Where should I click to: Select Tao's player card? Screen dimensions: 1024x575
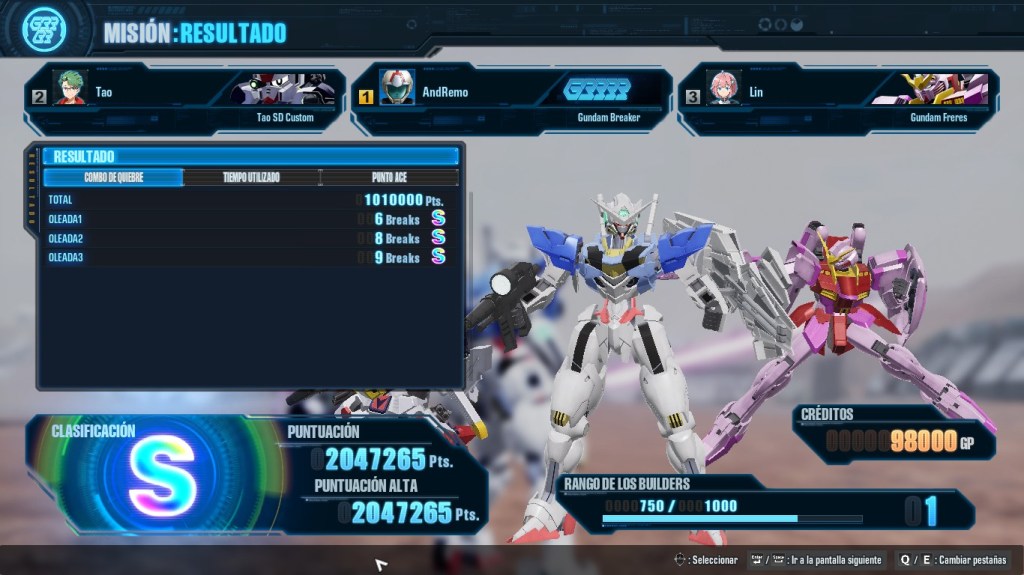[185, 99]
